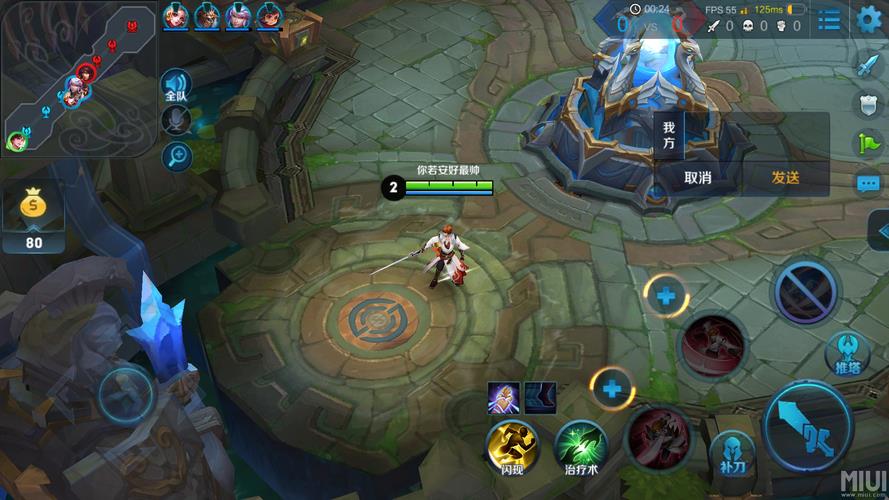
Task: Toggle the 全队 speaker voice button
Action: click(176, 87)
